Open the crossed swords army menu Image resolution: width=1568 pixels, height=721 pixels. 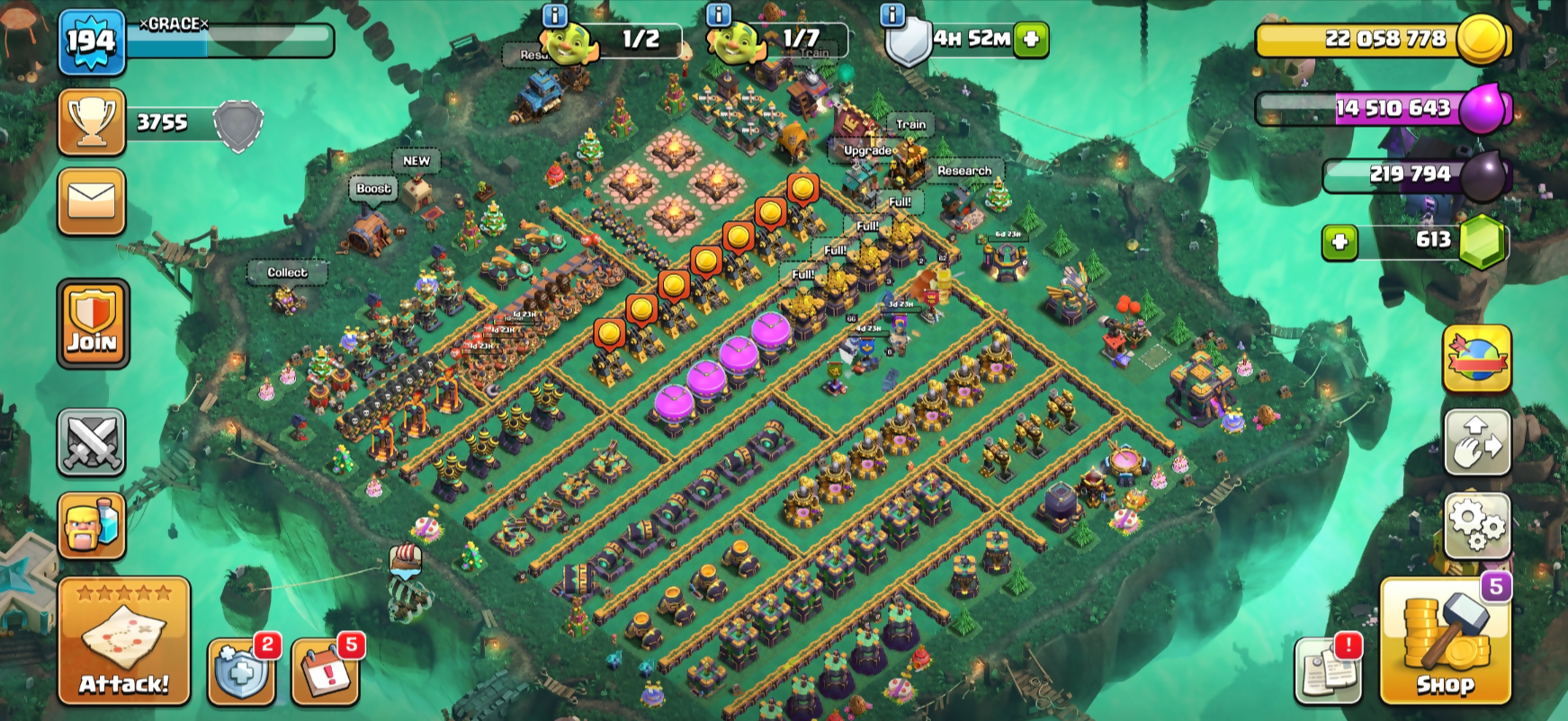coord(92,441)
